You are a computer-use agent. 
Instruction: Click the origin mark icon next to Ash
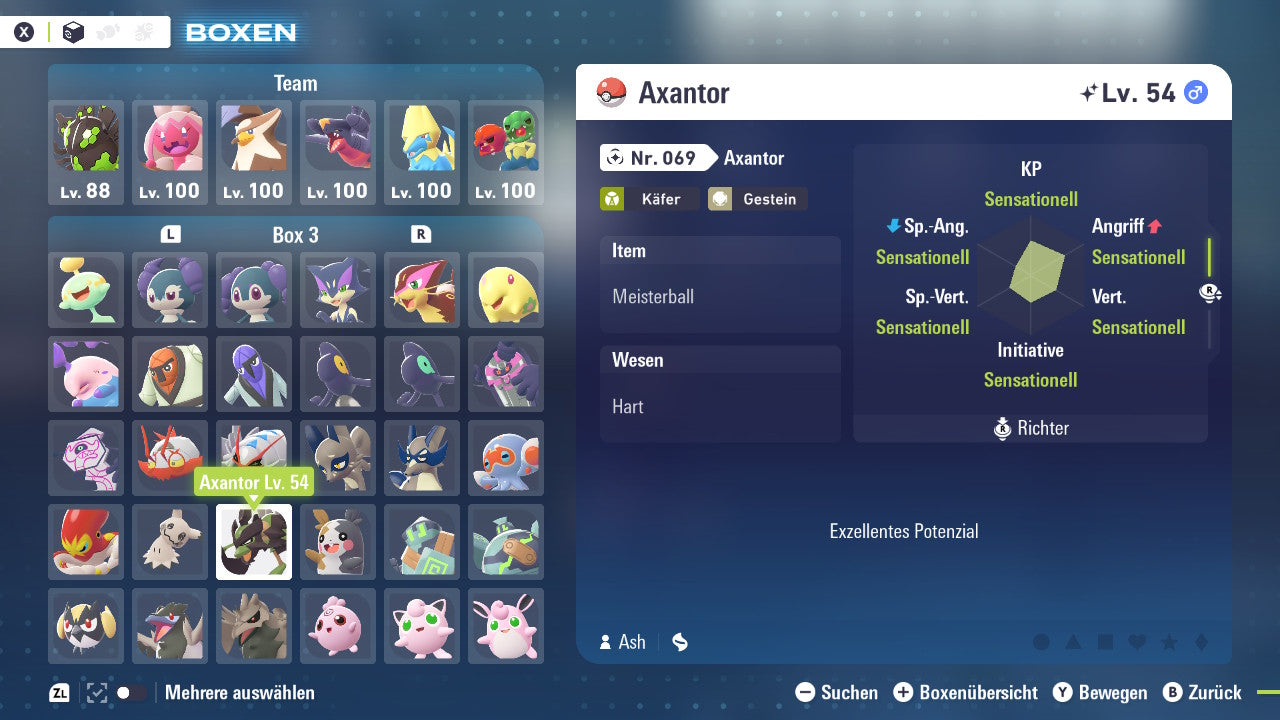click(680, 642)
